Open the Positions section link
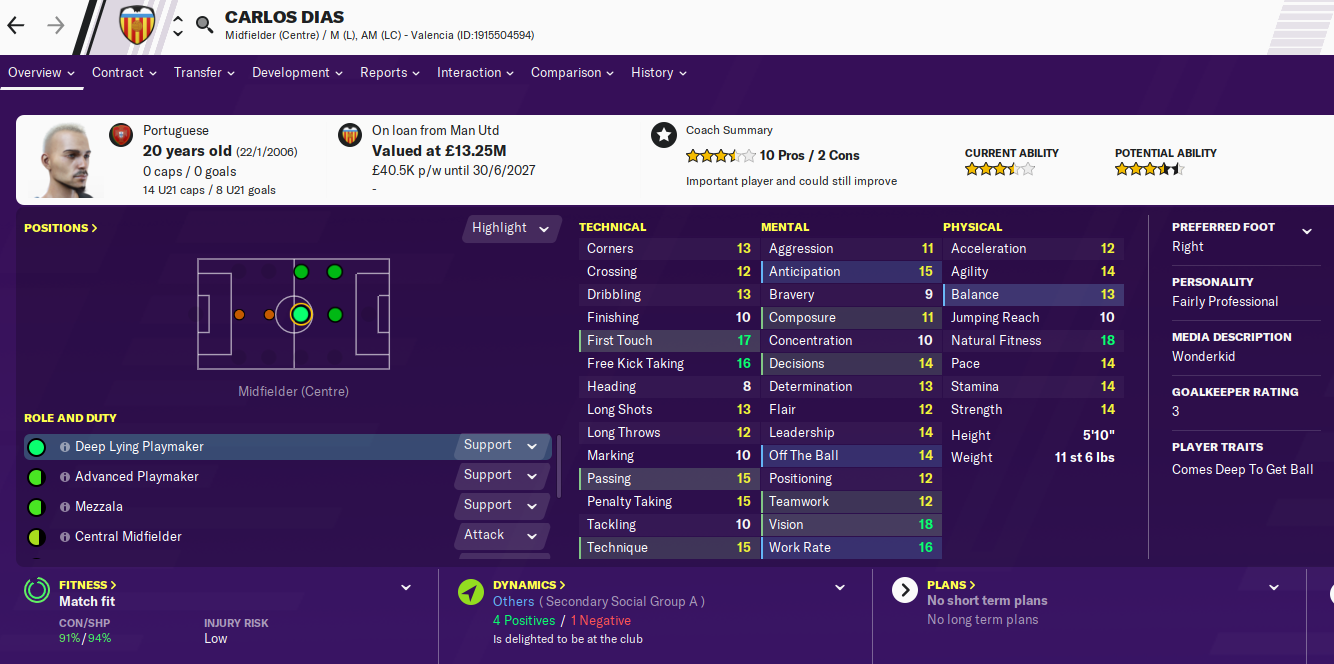1334x664 pixels. [61, 228]
